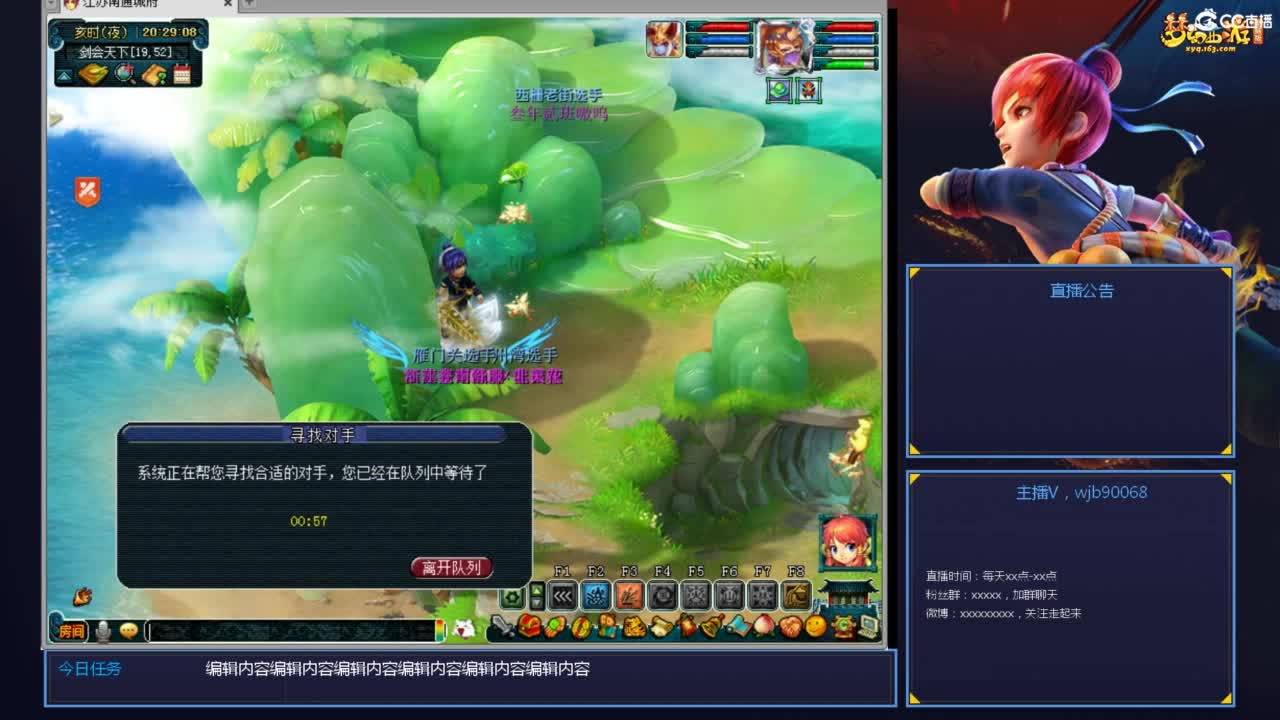Expand shortcut slots with the green up arrow
1280x720 pixels.
[536, 590]
